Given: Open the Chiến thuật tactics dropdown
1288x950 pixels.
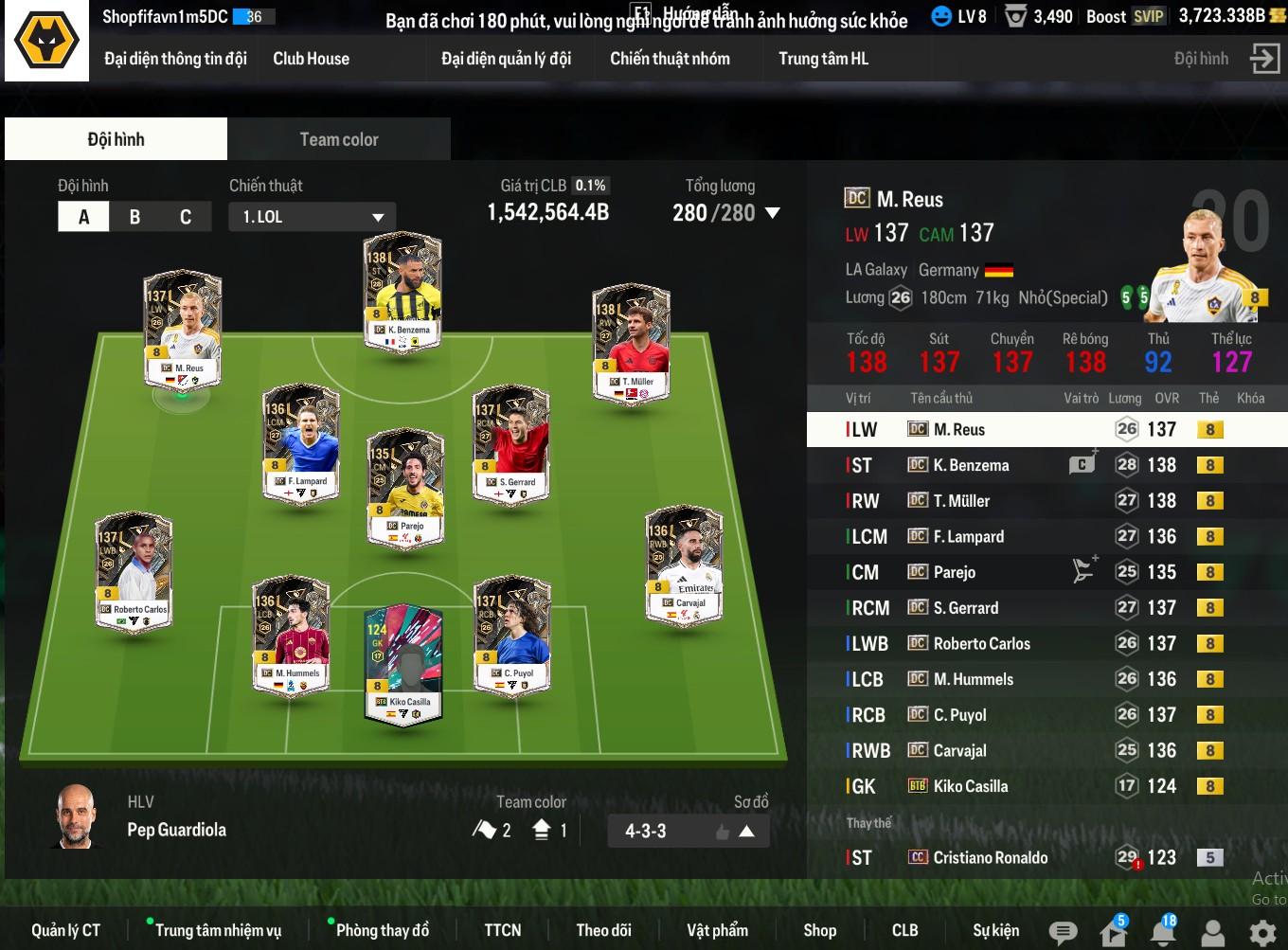Looking at the screenshot, I should 312,217.
